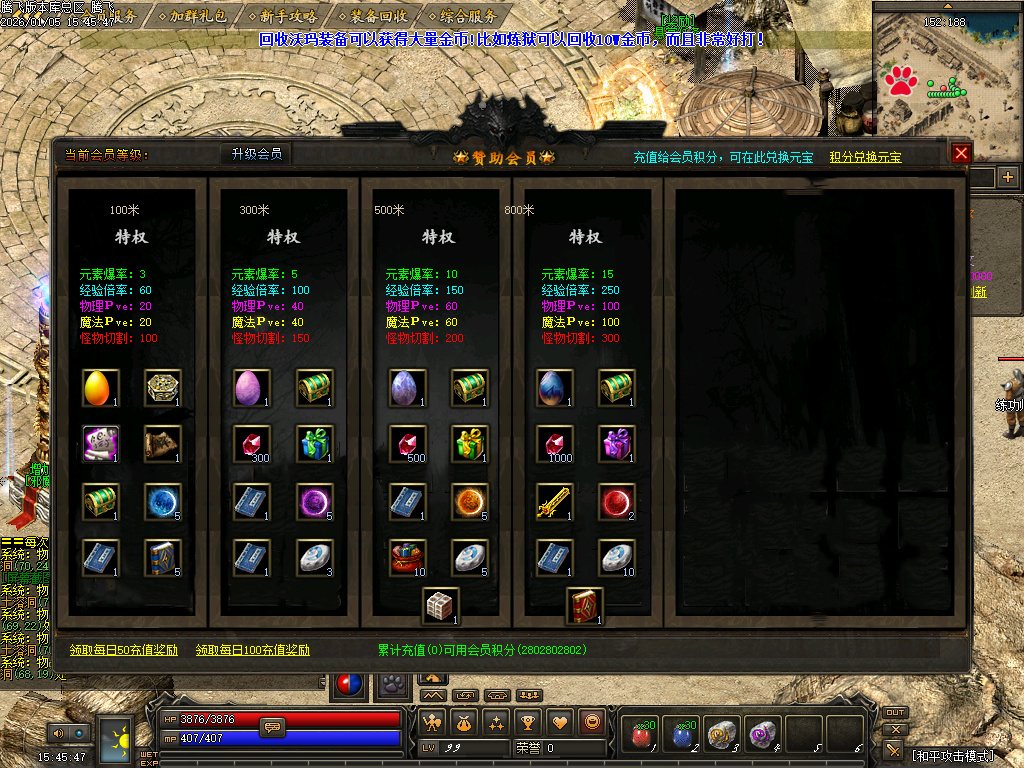Close the sponsor membership window
The height and width of the screenshot is (768, 1024).
[961, 153]
